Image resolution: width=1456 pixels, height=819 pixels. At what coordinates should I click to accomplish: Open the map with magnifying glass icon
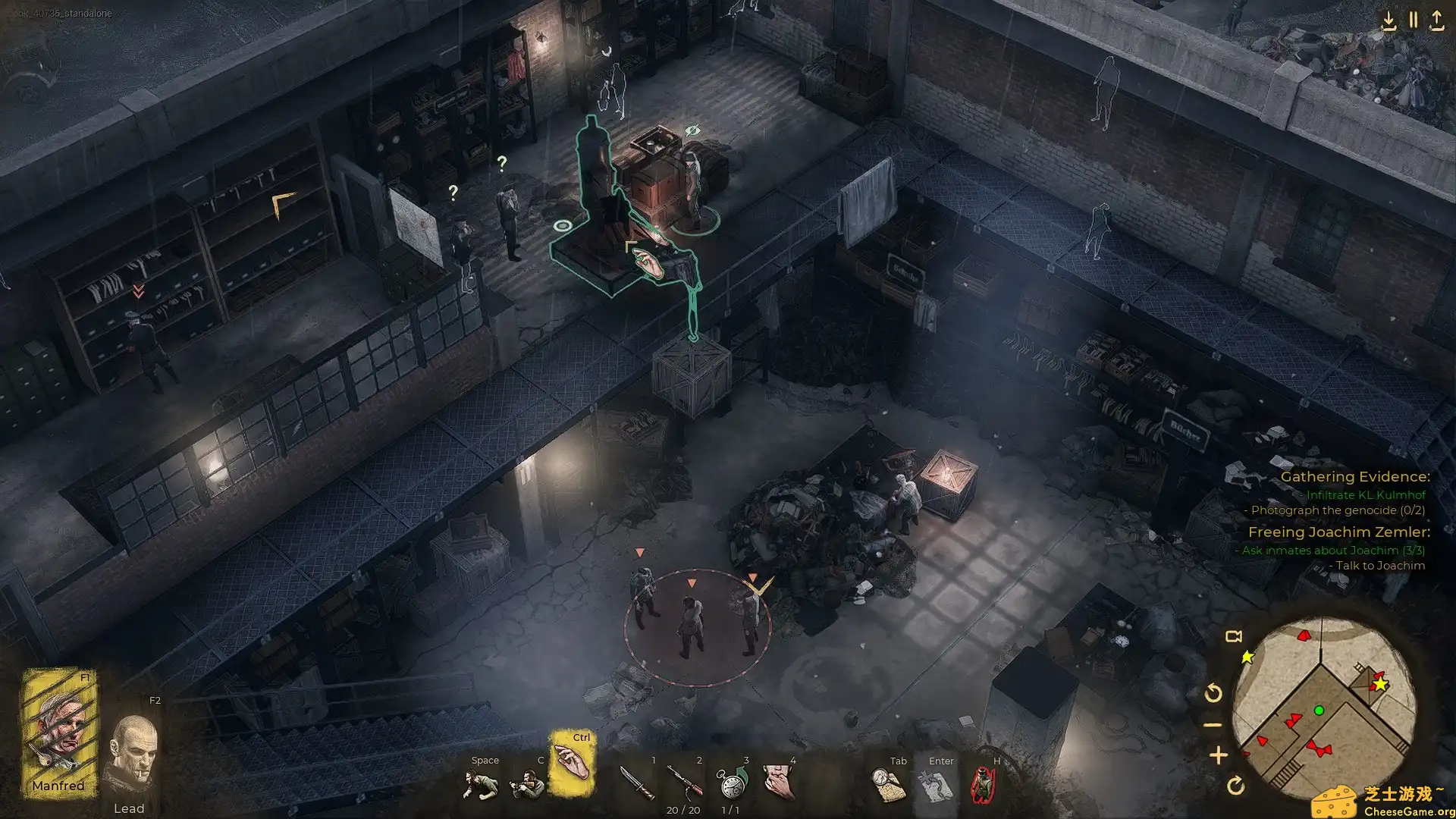point(889,785)
